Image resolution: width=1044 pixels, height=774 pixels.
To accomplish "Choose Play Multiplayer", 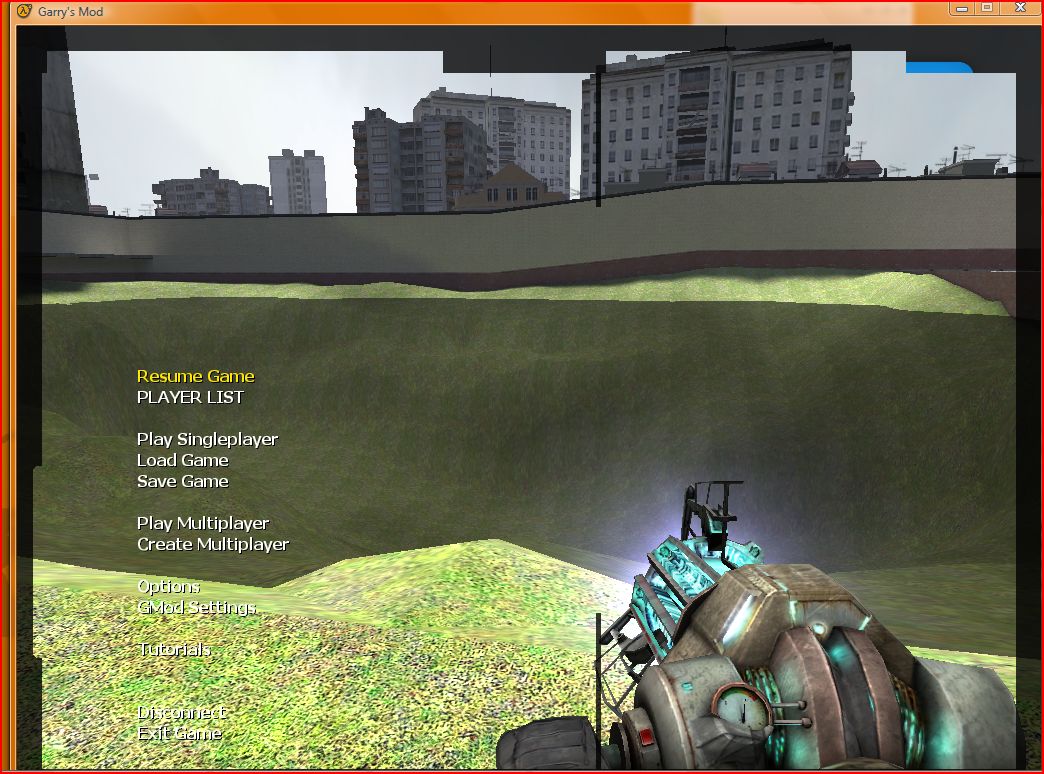I will click(x=203, y=523).
